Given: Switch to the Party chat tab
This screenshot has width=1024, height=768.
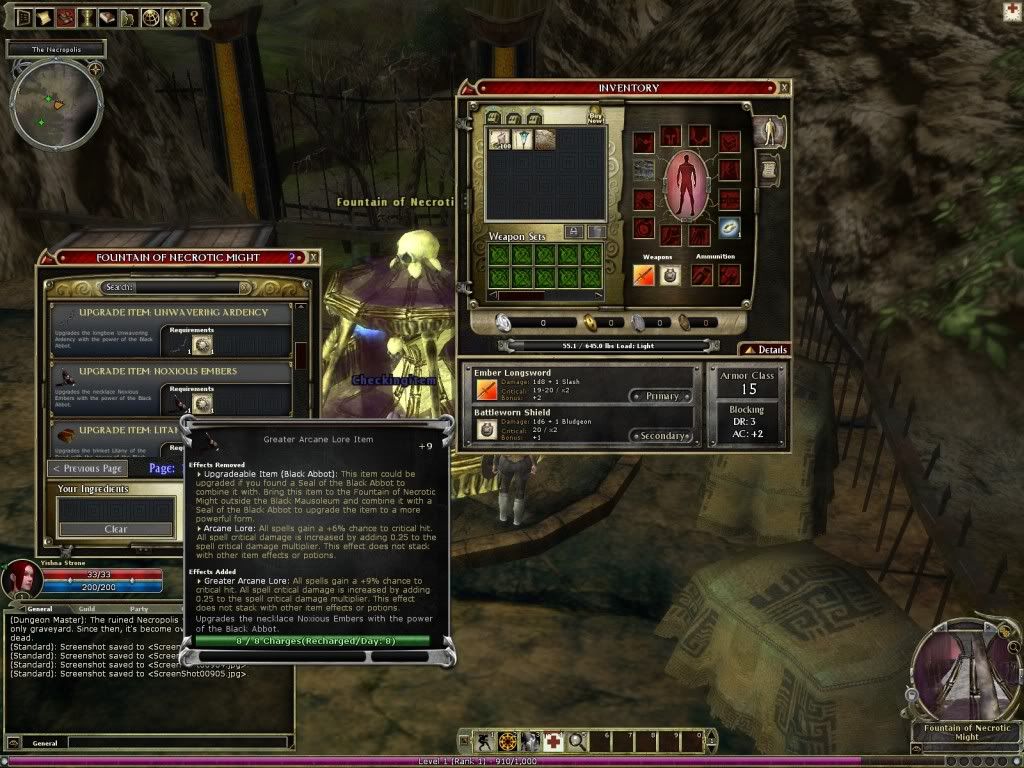Looking at the screenshot, I should pos(138,608).
